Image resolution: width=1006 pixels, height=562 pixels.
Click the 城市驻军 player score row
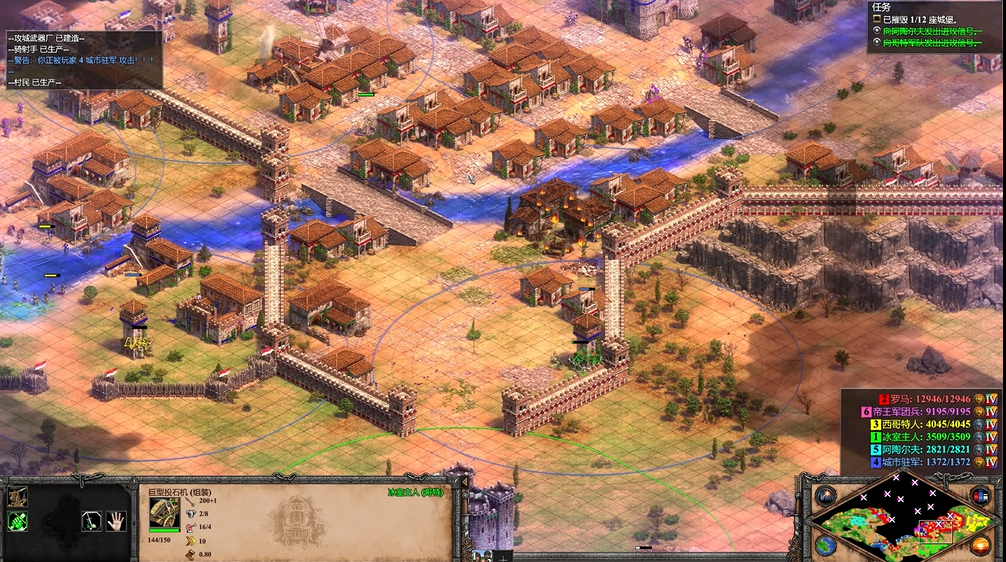click(x=918, y=462)
